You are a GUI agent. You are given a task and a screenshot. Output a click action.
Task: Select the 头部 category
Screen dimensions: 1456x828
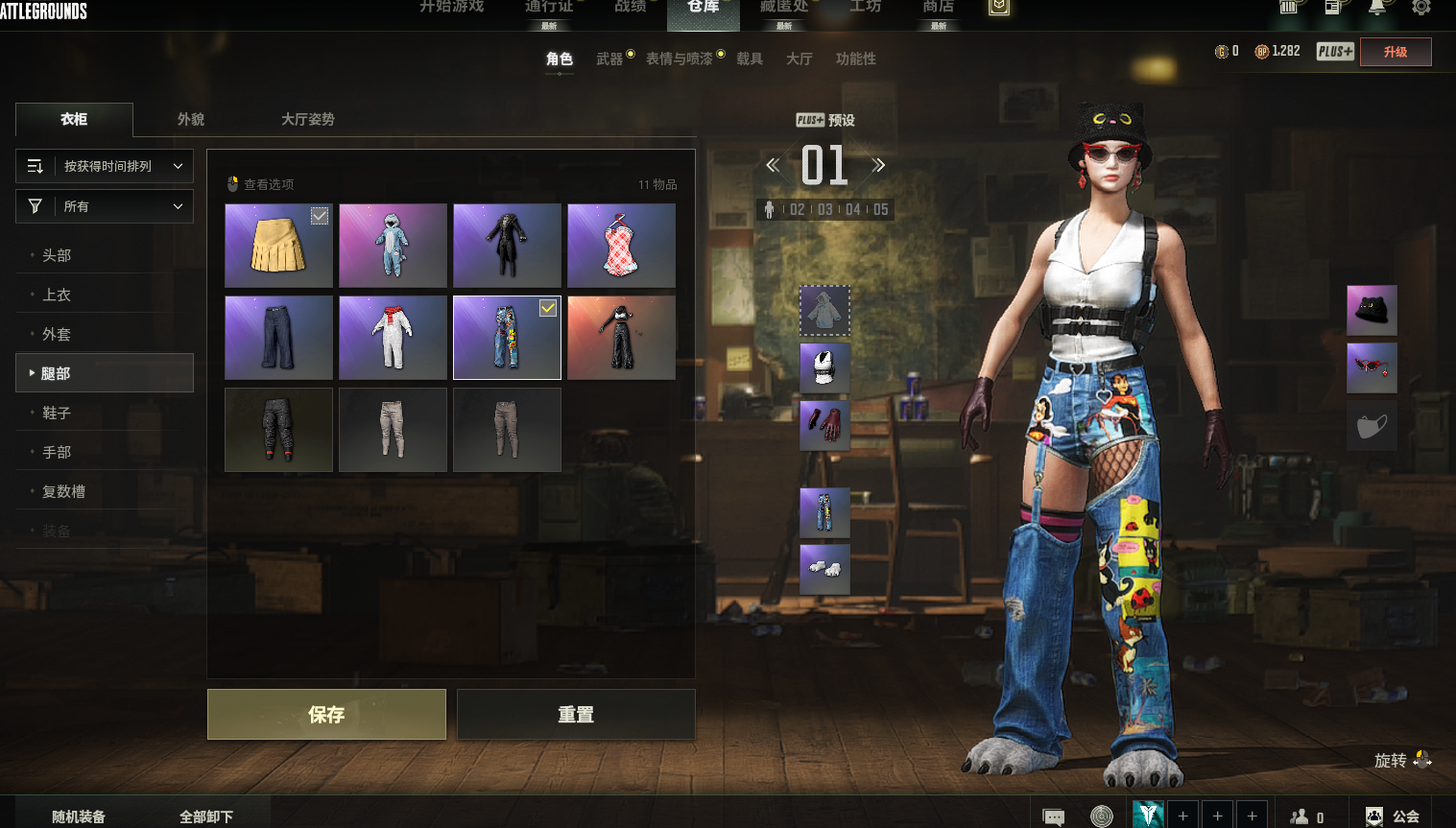click(57, 255)
